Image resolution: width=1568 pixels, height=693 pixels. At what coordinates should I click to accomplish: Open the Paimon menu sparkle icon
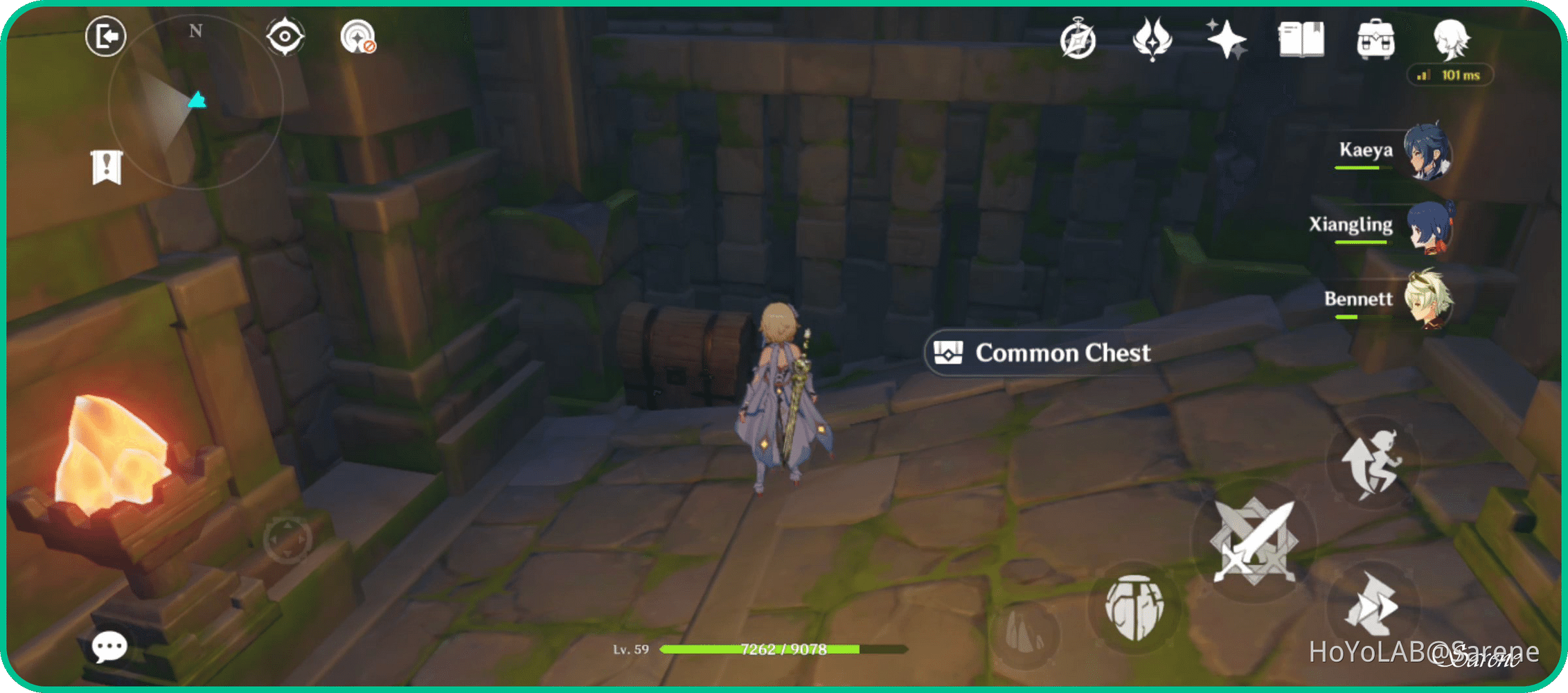point(1226,40)
